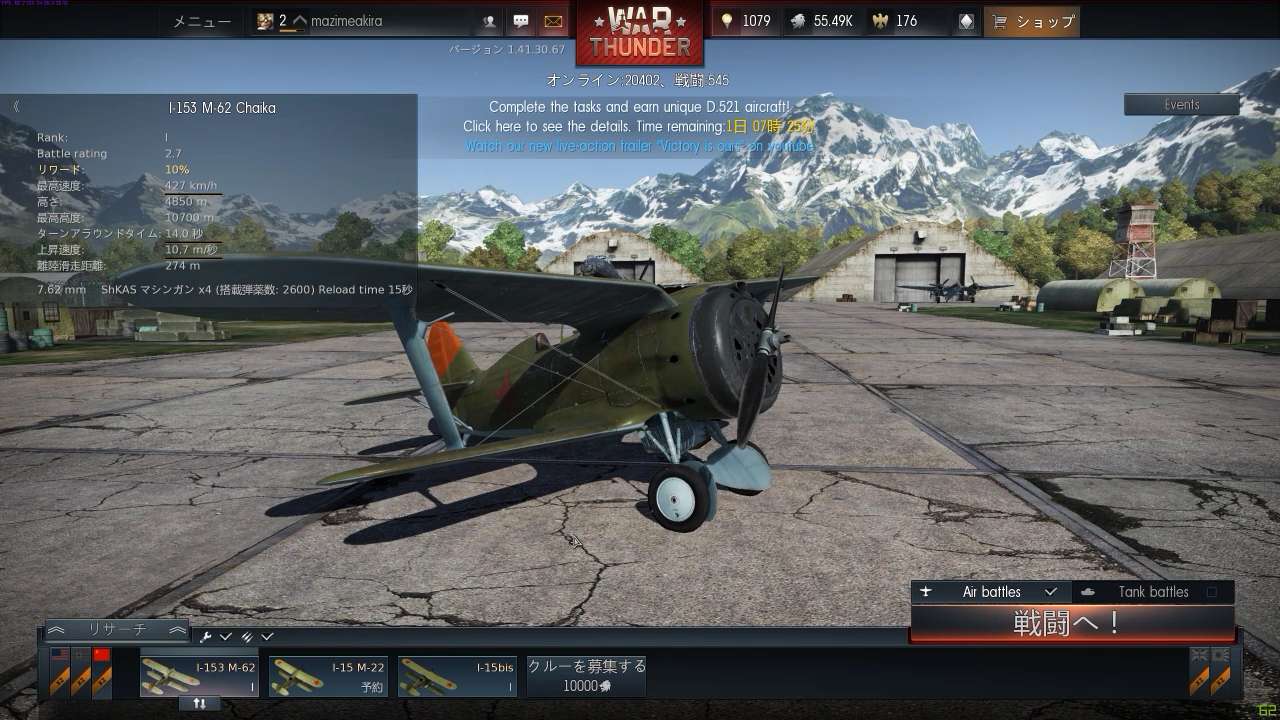1280x720 pixels.
Task: Select the I-15 M-22 crew slot
Action: click(328, 675)
